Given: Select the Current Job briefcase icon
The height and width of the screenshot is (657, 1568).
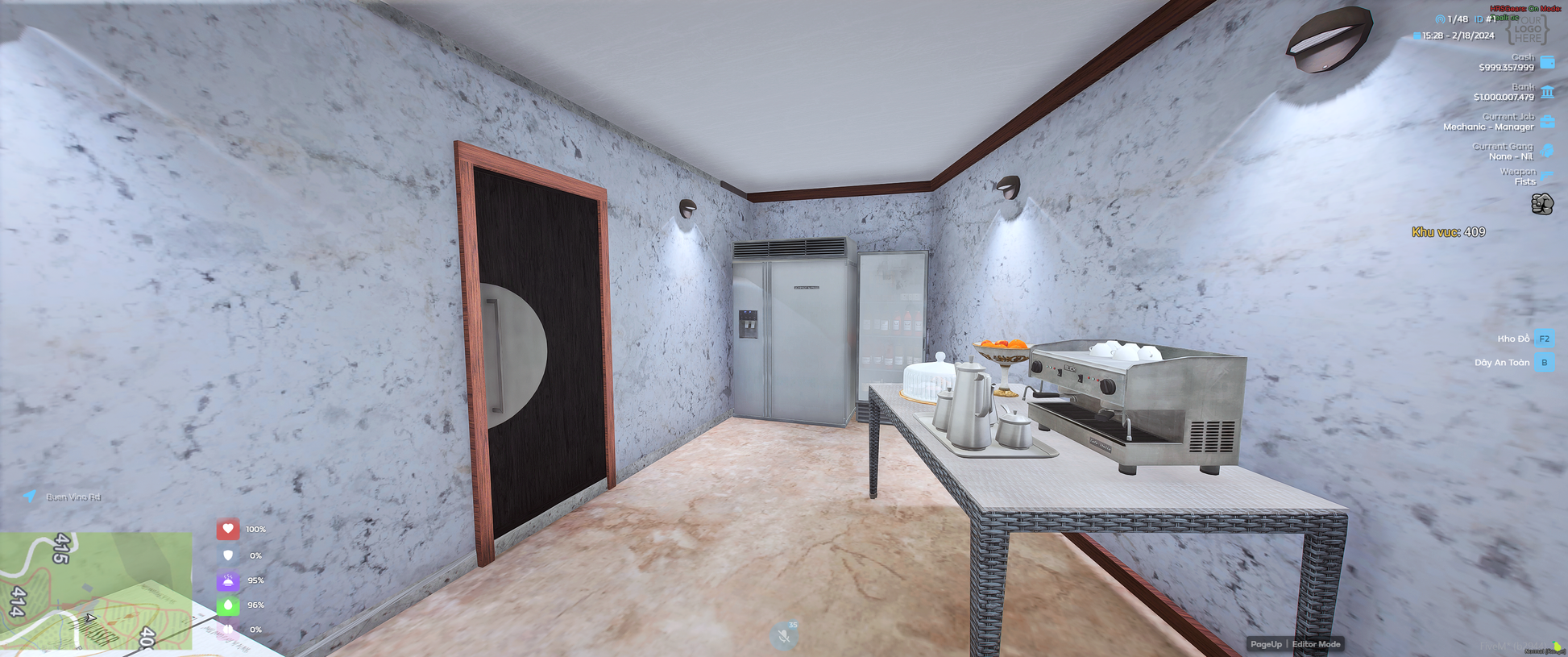Looking at the screenshot, I should pos(1547,122).
